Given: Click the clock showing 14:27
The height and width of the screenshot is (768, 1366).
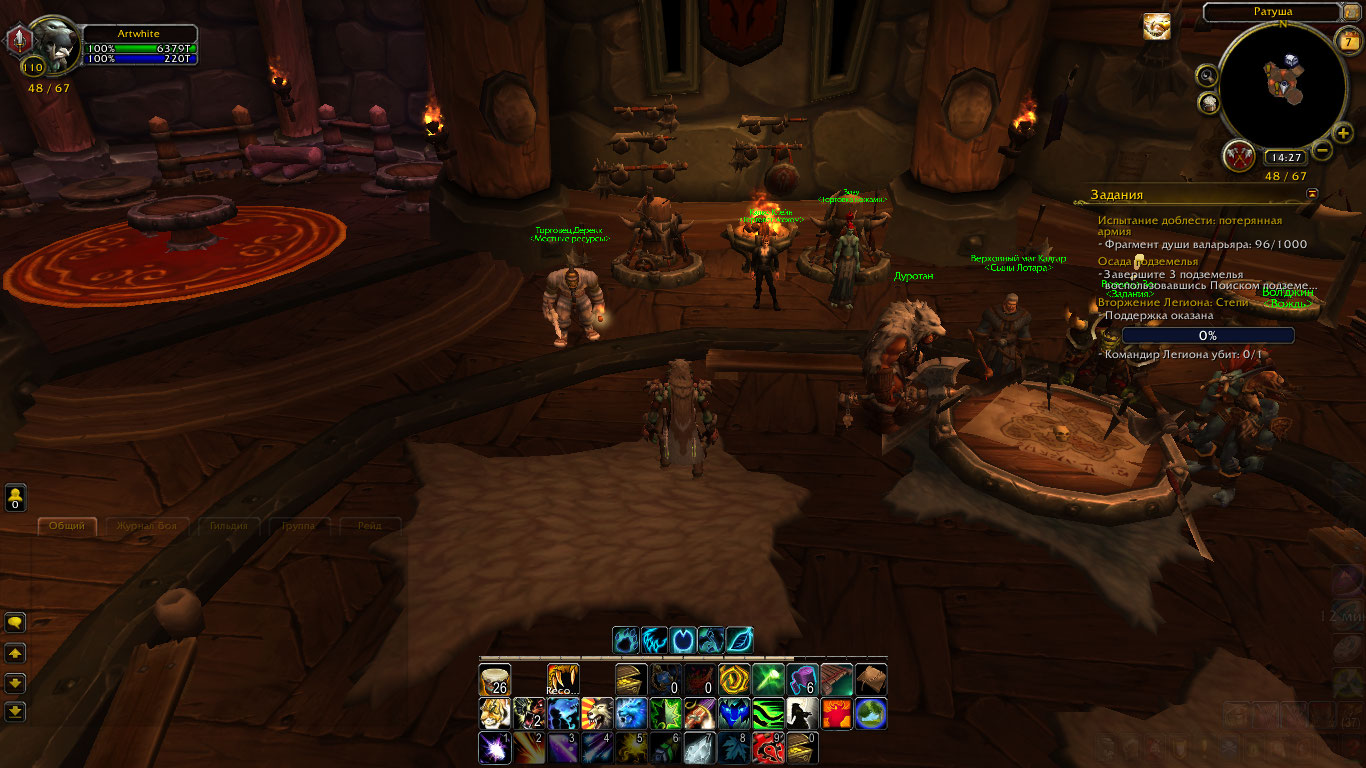Looking at the screenshot, I should coord(1283,158).
